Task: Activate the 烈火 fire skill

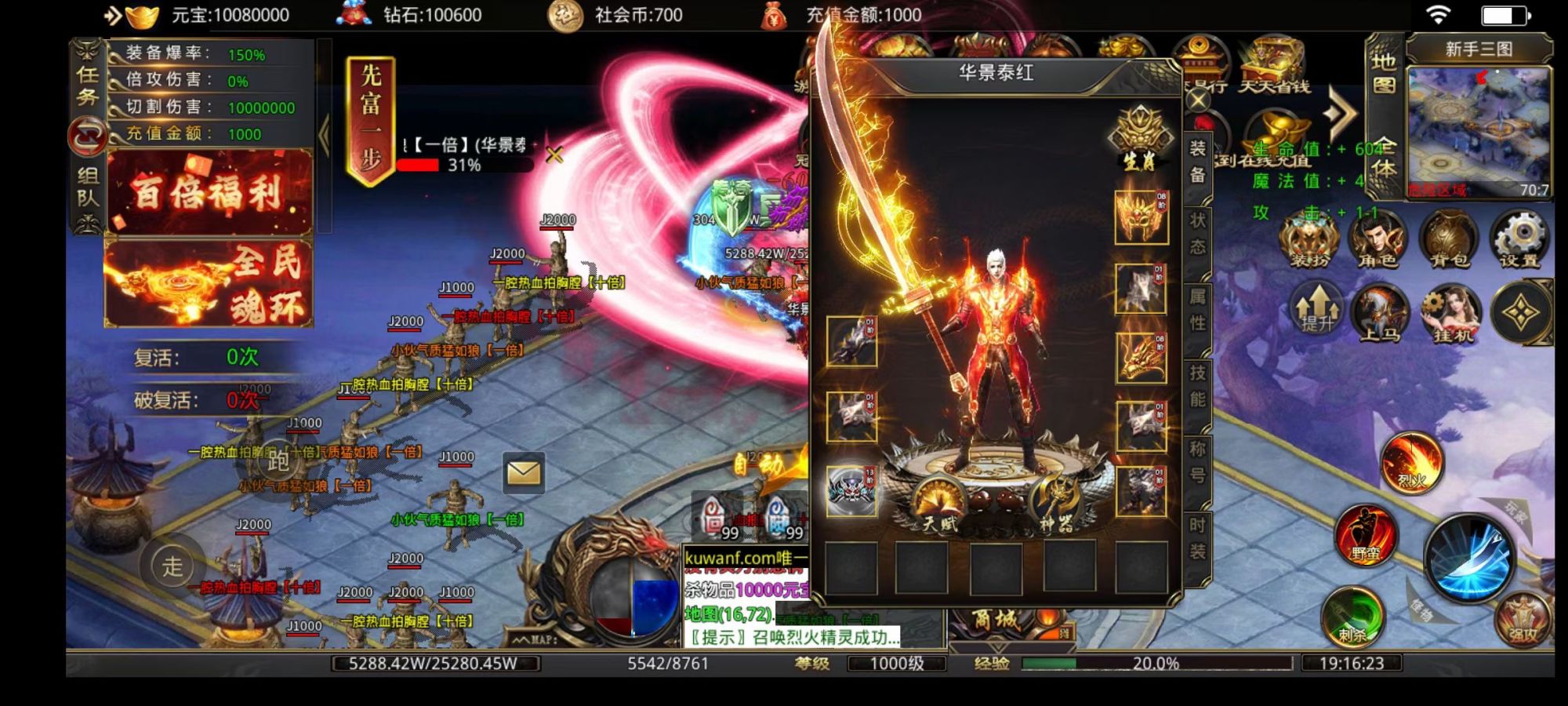Action: pyautogui.click(x=1411, y=462)
